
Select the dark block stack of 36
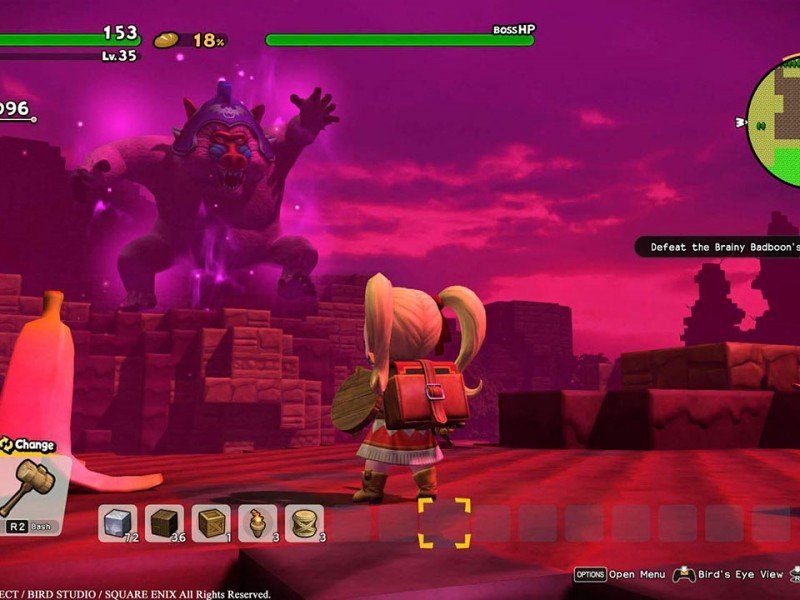pos(164,523)
